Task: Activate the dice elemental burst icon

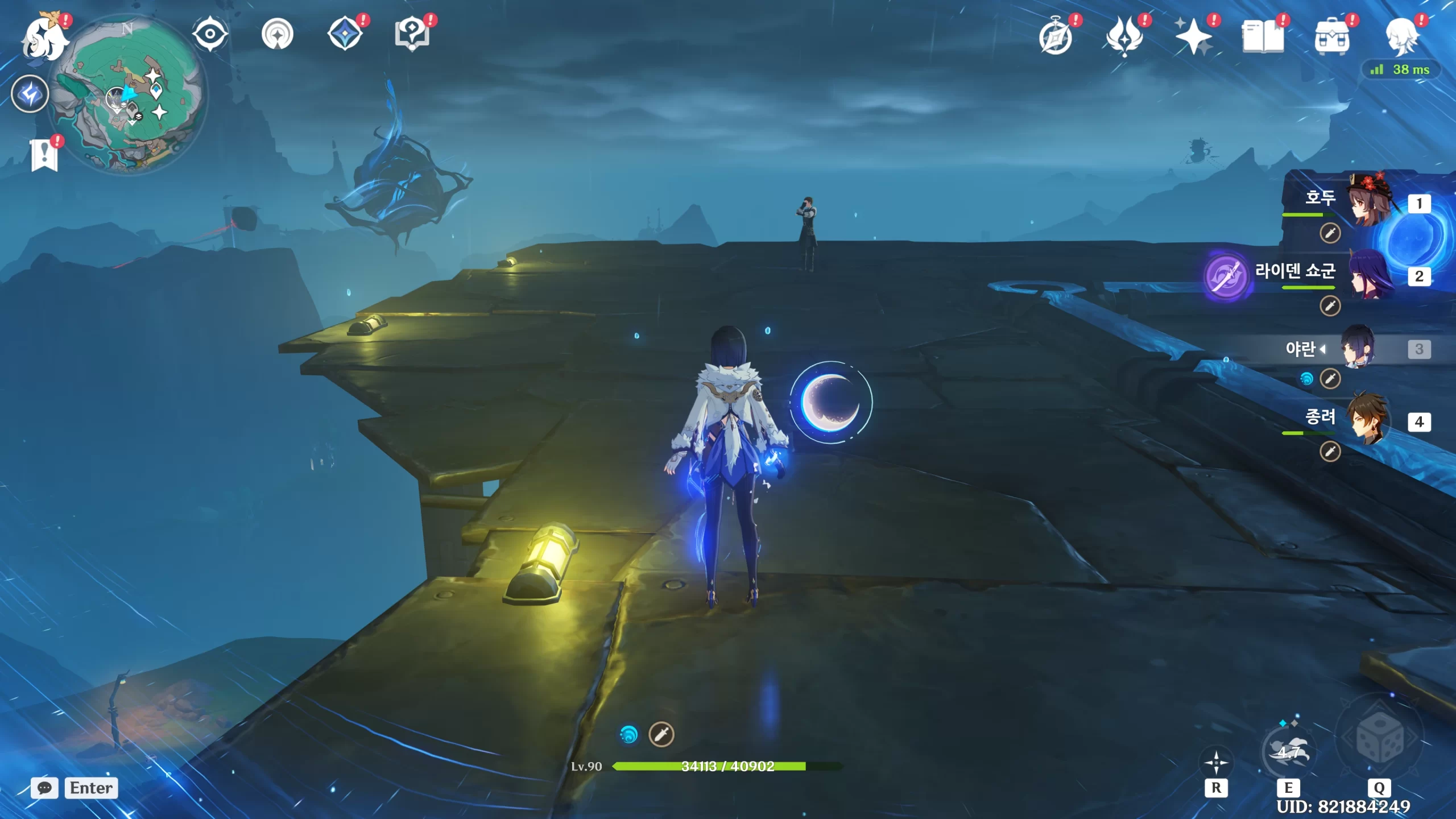Action: (1379, 739)
